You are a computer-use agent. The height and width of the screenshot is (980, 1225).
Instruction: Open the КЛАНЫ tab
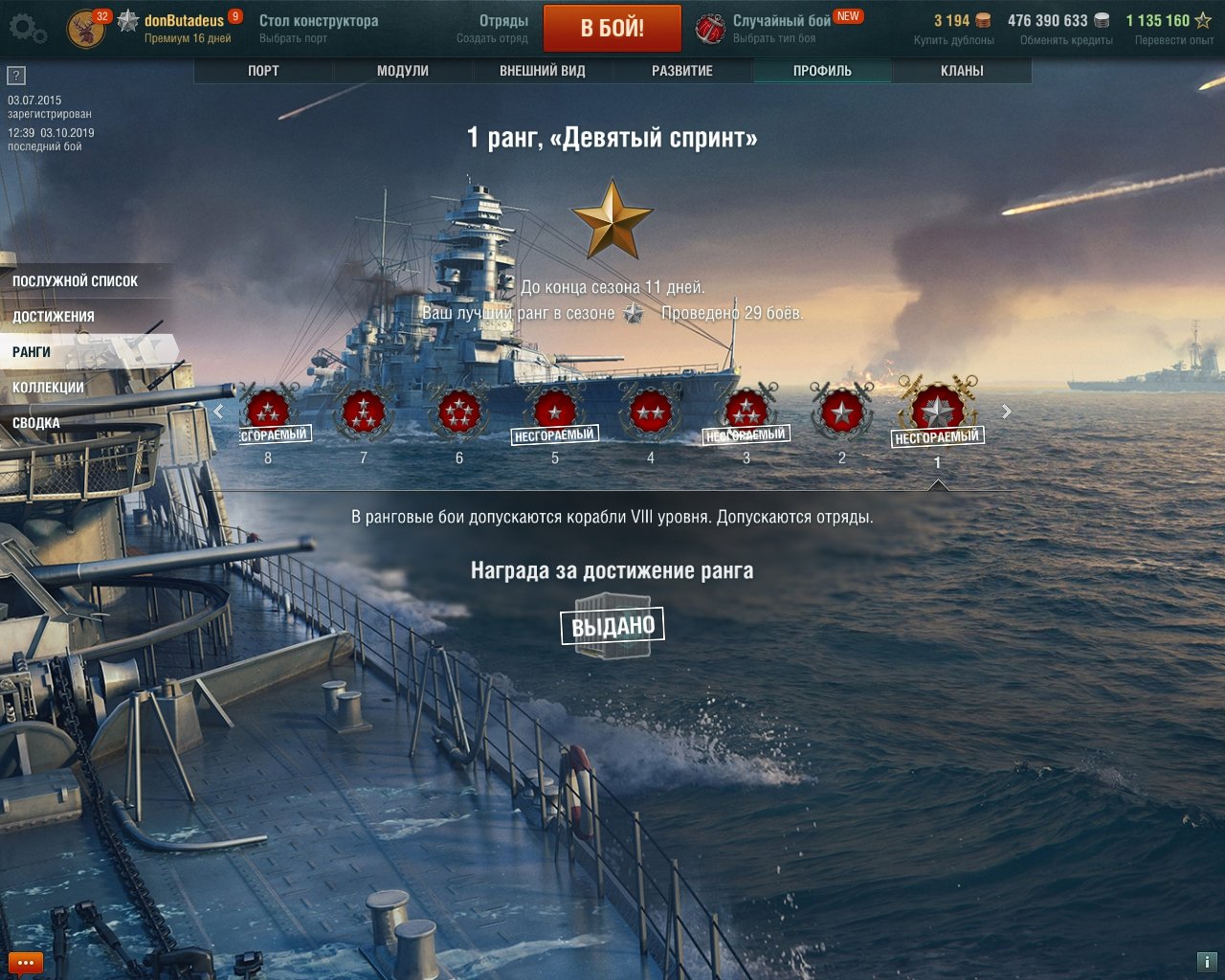[x=962, y=71]
